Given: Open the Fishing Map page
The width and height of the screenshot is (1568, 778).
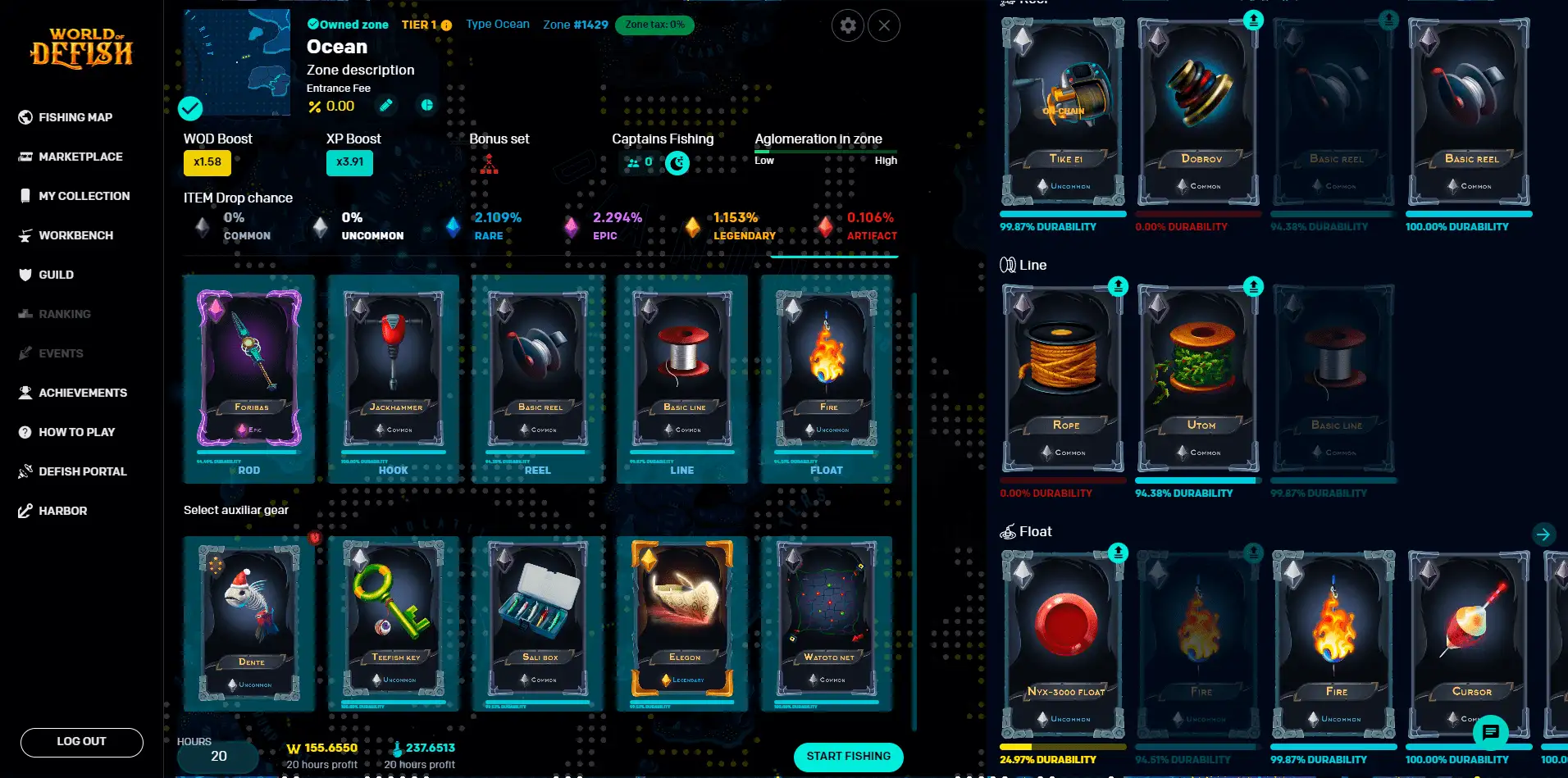Looking at the screenshot, I should 75,117.
